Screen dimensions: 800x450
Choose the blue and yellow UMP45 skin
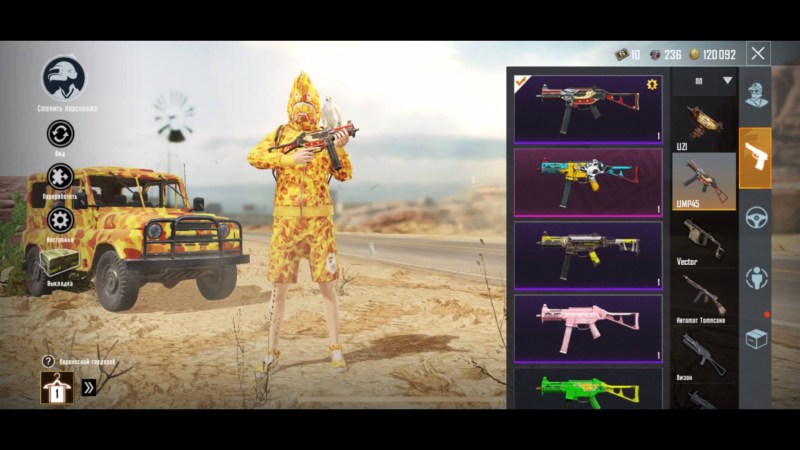pos(588,181)
